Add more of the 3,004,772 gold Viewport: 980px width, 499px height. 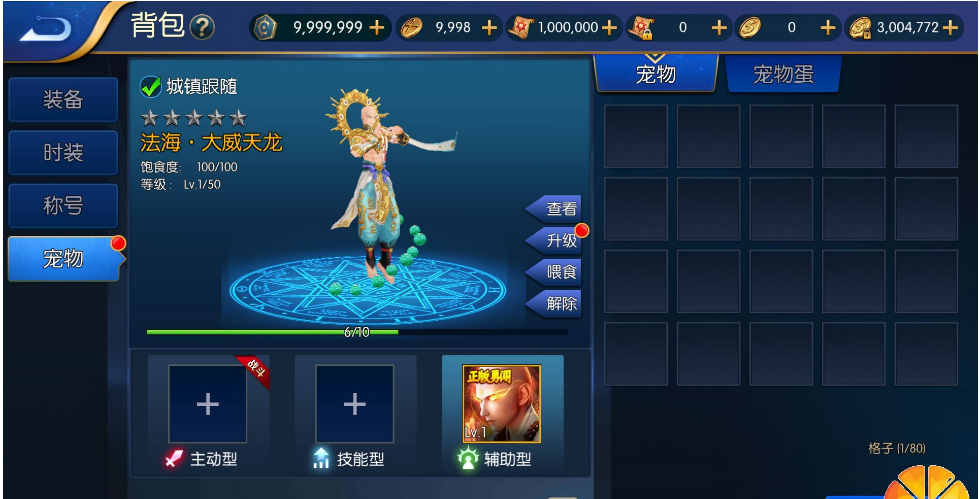(950, 28)
